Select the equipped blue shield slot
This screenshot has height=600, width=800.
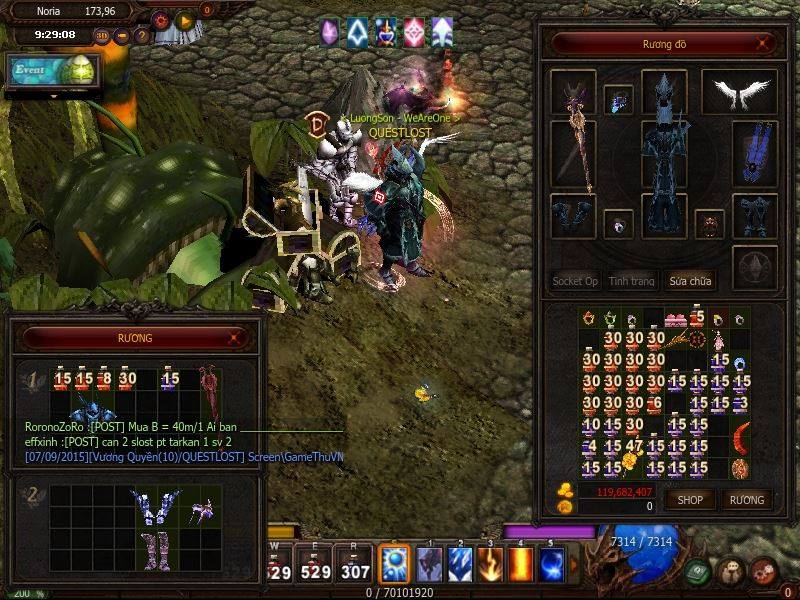click(755, 154)
